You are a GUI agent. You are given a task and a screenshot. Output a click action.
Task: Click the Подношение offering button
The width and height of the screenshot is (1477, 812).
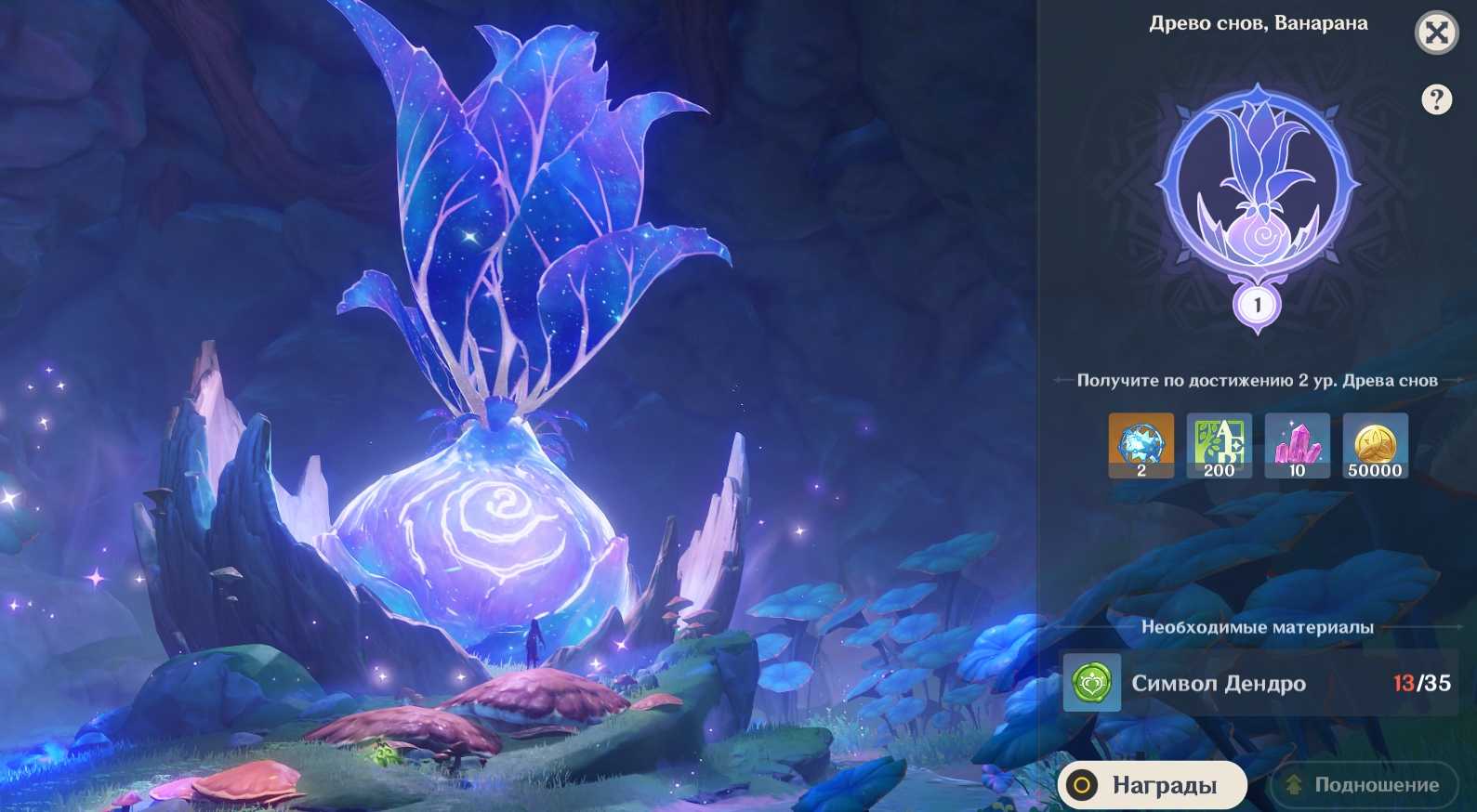coord(1365,785)
